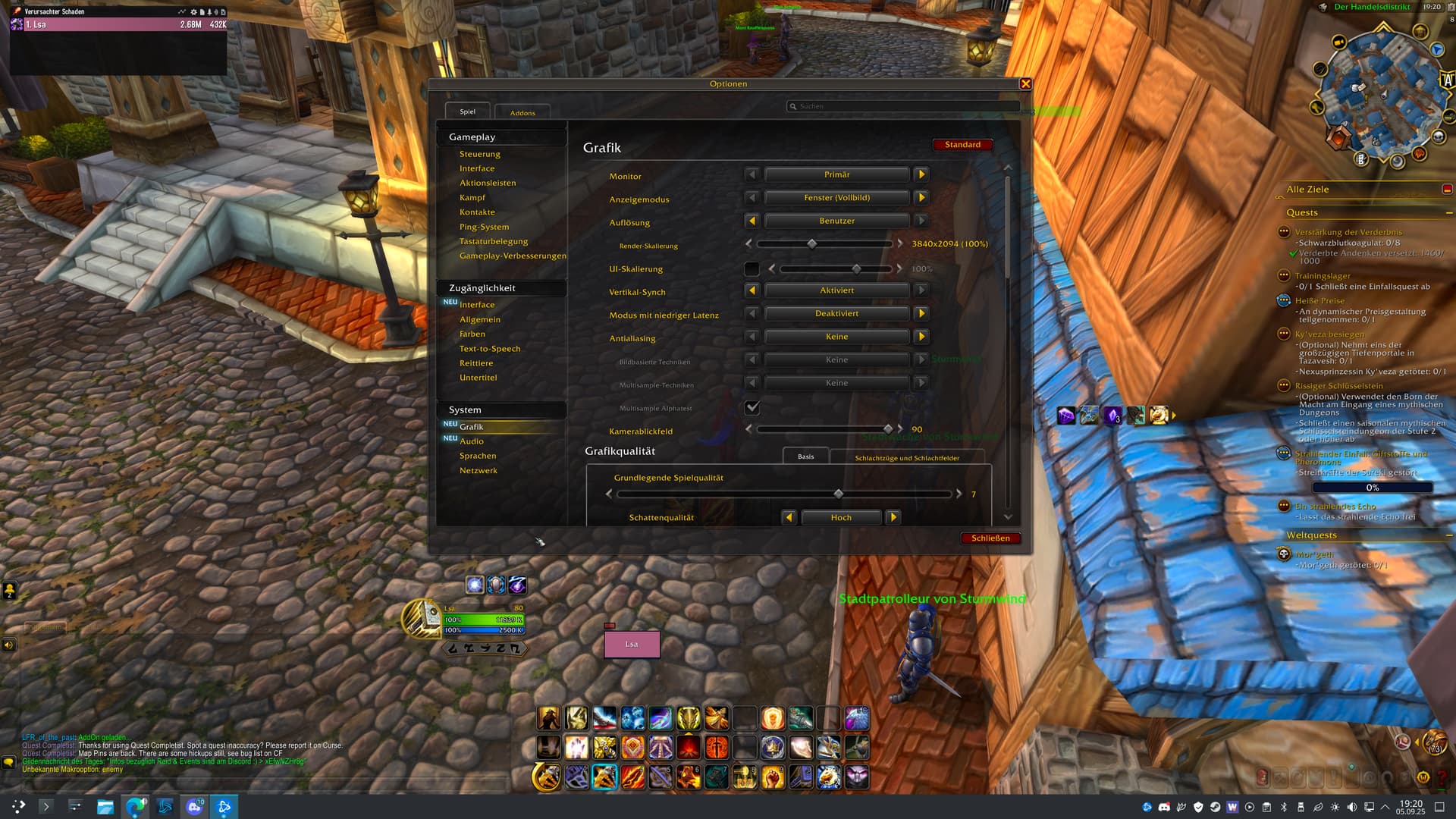This screenshot has height=819, width=1456.
Task: Select Text-to-Speech accessibility settings
Action: click(489, 349)
